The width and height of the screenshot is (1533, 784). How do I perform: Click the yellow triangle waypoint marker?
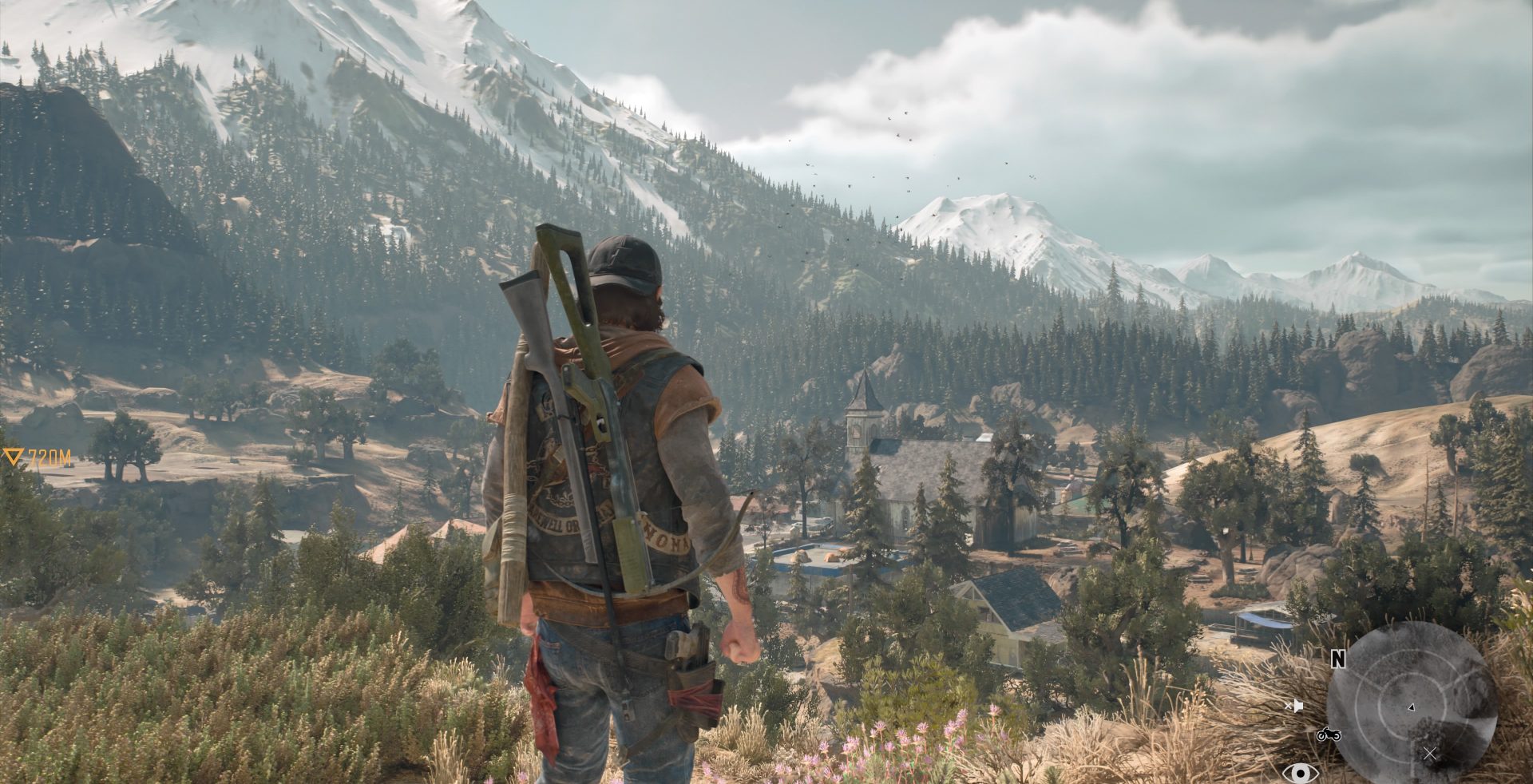[x=12, y=457]
